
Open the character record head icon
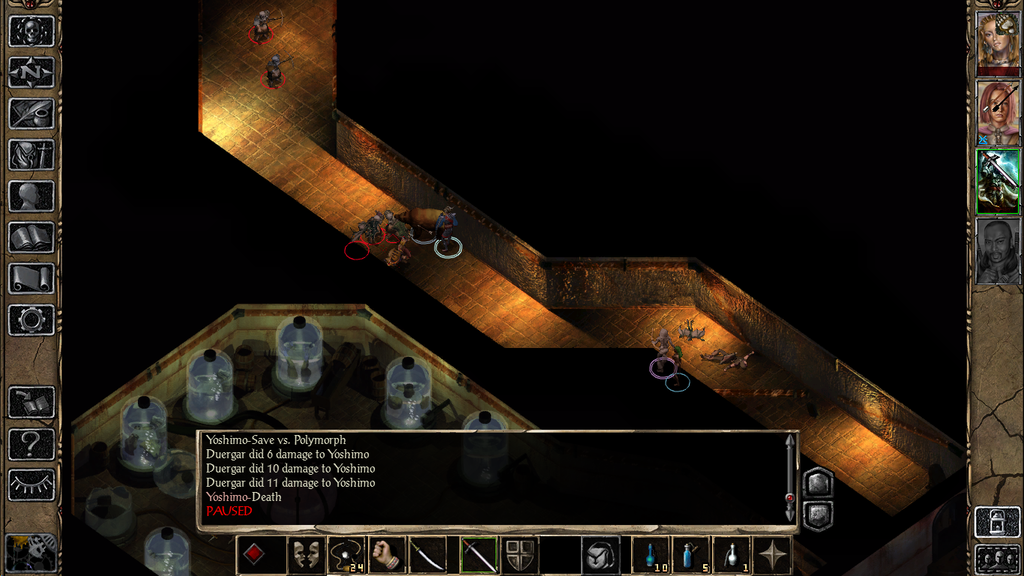(x=31, y=196)
